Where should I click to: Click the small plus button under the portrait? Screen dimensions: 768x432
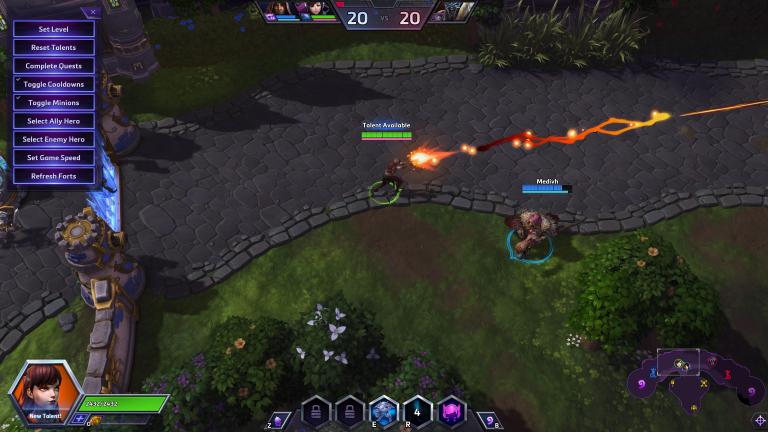click(79, 419)
